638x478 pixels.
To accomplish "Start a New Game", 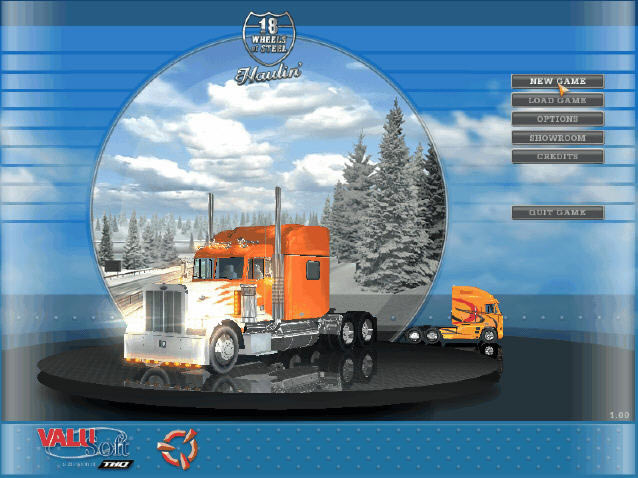I will pos(557,81).
